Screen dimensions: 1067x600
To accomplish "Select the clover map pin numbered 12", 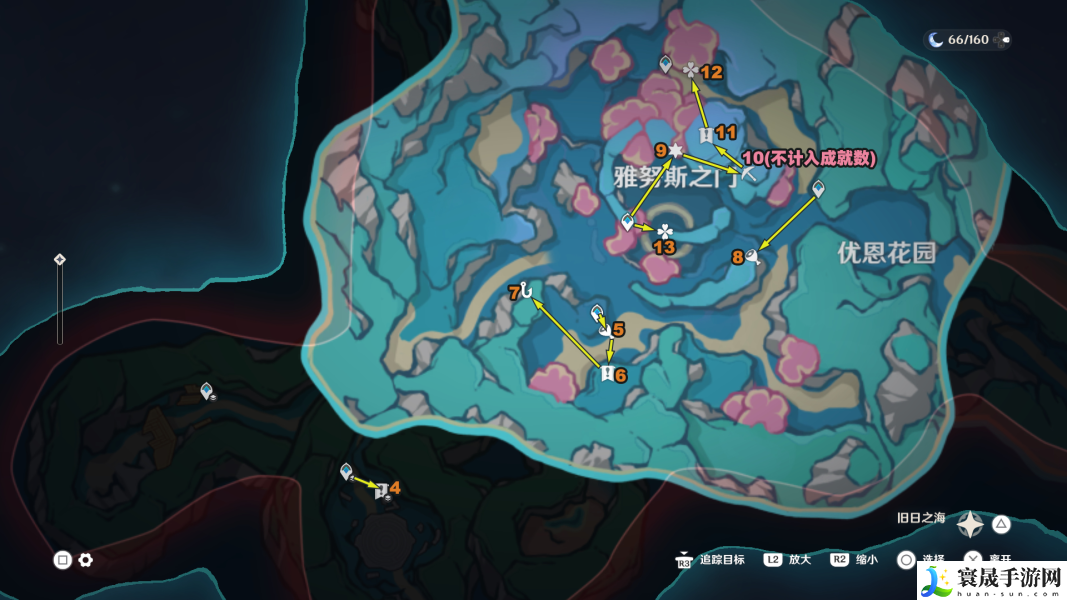I will pyautogui.click(x=691, y=70).
